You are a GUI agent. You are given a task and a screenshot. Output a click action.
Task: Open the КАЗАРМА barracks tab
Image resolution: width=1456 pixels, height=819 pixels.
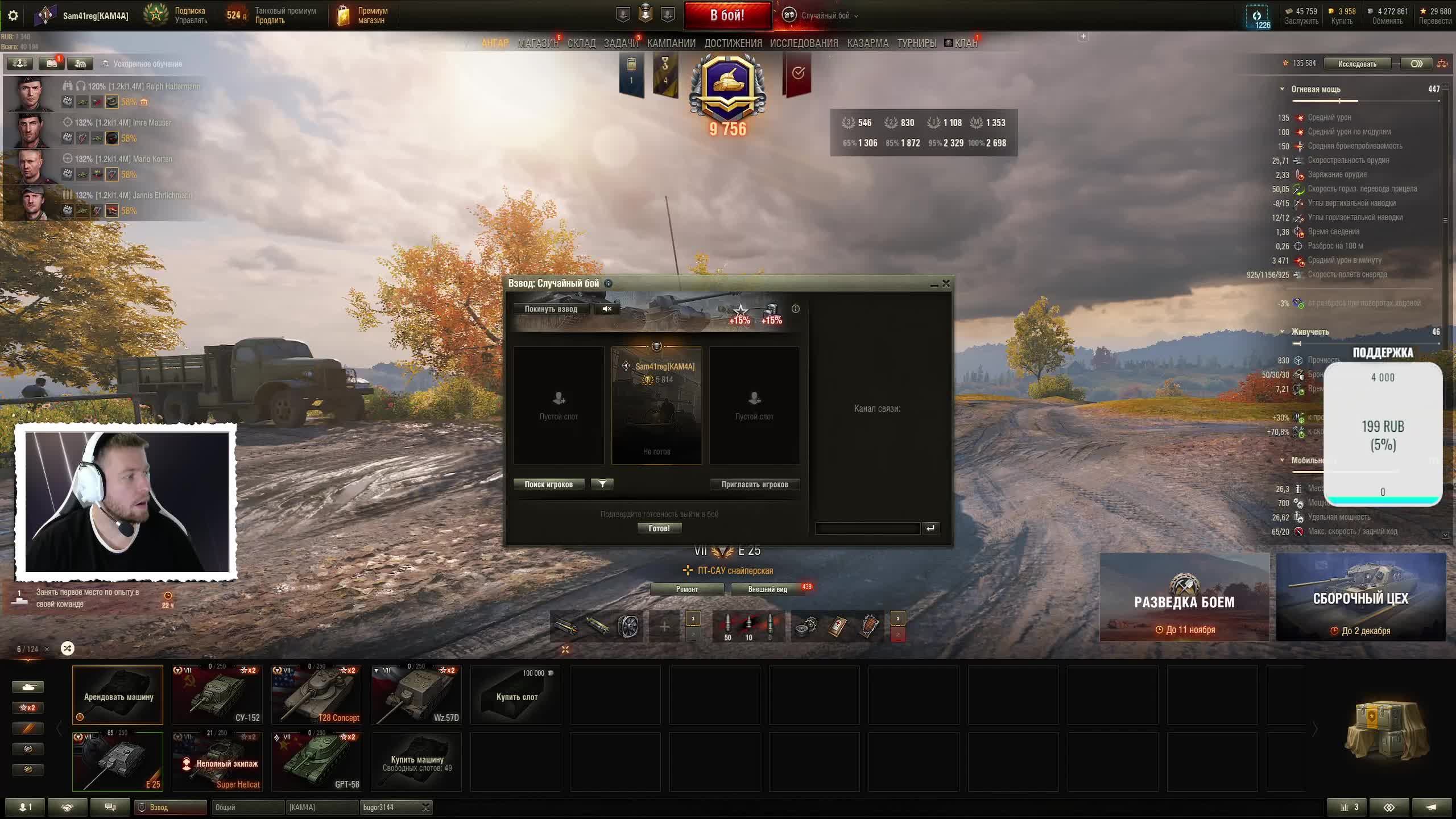(867, 43)
